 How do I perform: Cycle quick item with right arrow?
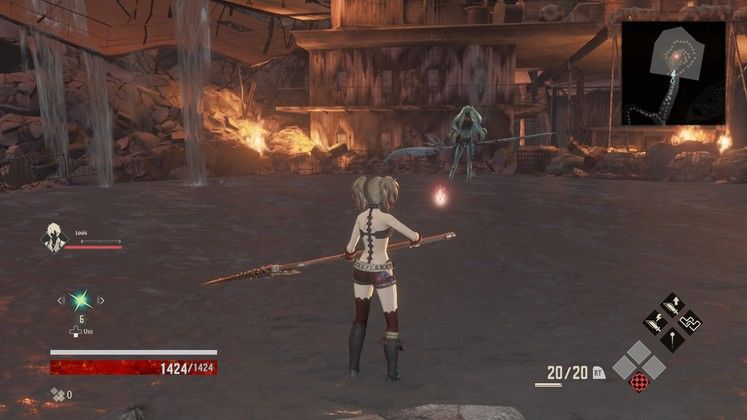point(100,299)
